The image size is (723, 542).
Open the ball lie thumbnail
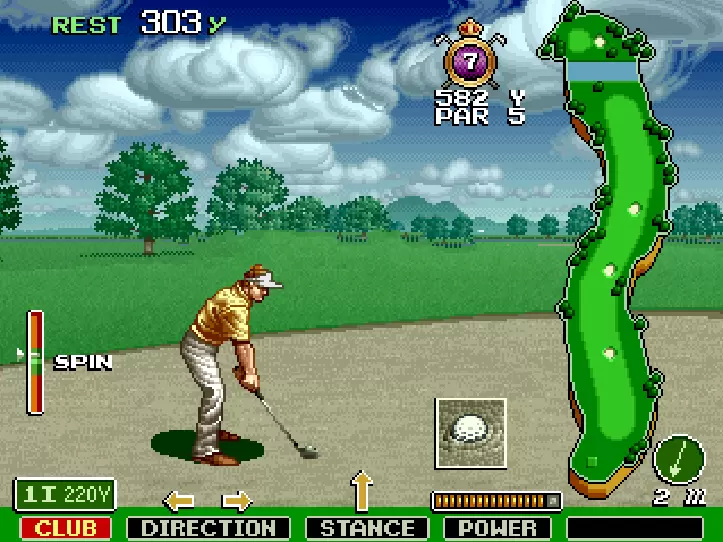[x=471, y=432]
